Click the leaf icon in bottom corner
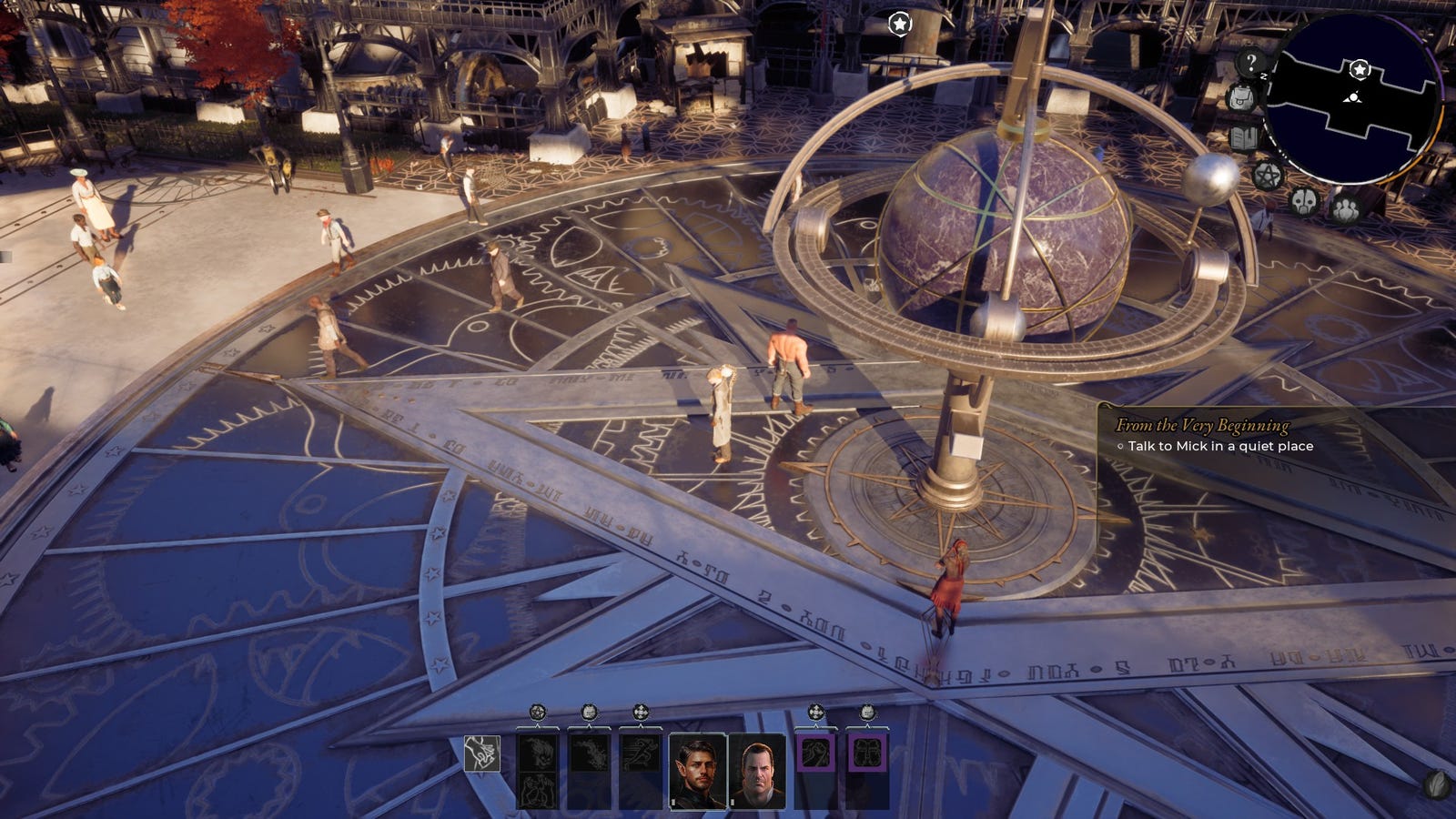This screenshot has height=819, width=1456. [x=1436, y=784]
